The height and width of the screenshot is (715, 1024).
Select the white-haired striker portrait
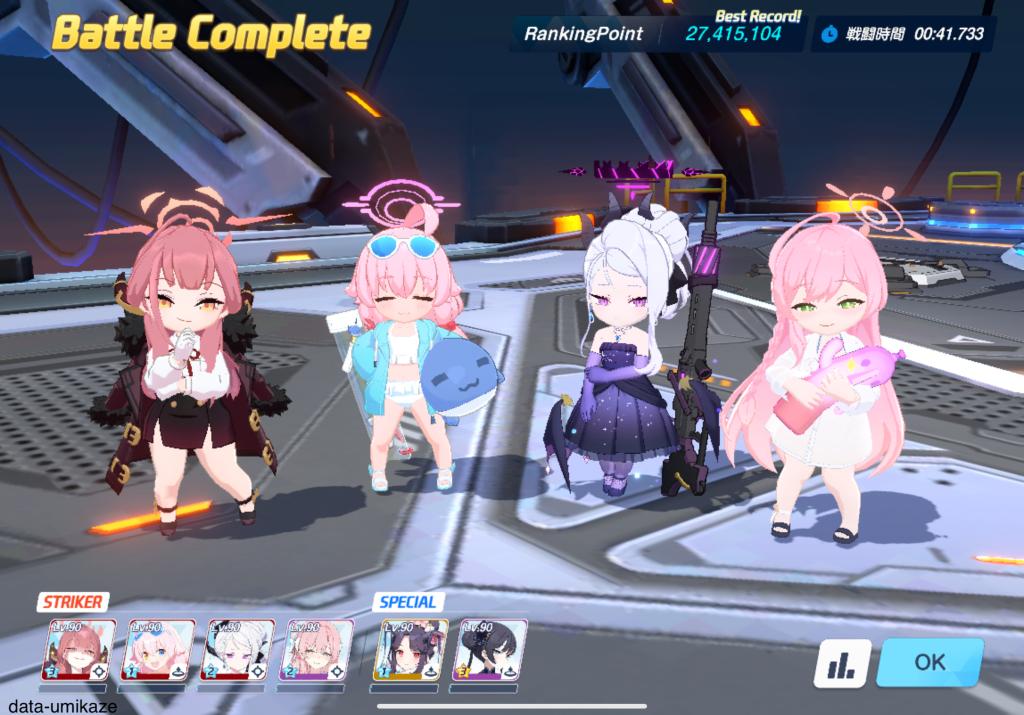238,650
